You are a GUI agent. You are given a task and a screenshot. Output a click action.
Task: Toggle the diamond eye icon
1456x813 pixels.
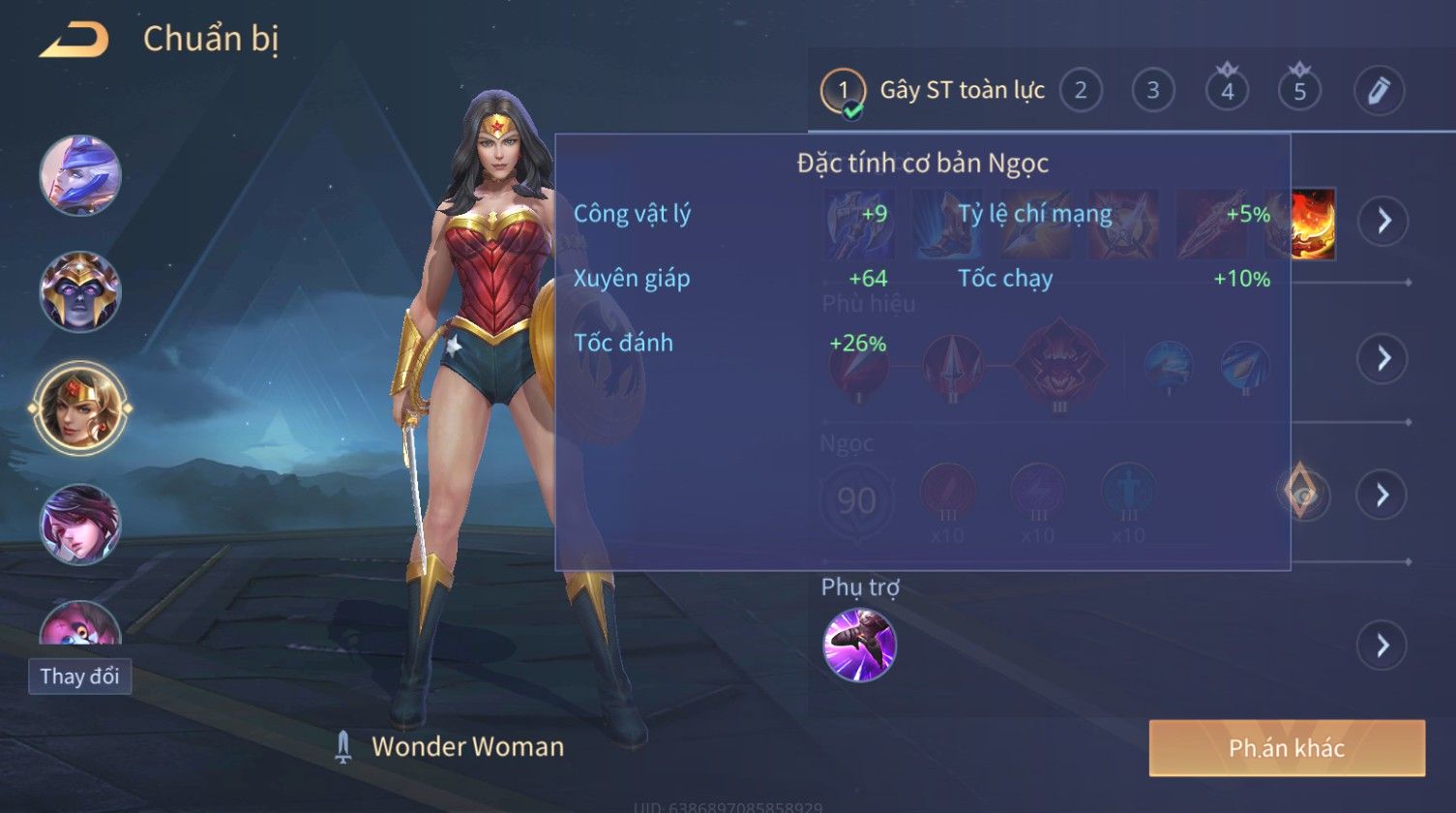click(x=1303, y=495)
